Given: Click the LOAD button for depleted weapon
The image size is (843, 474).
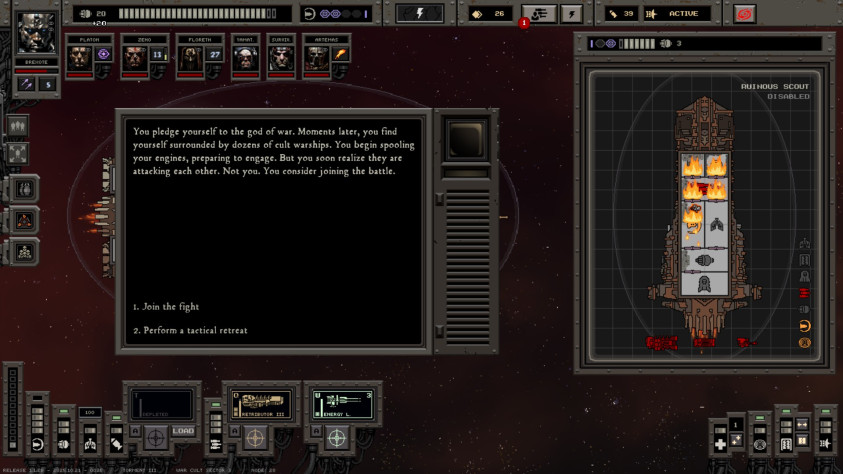Looking at the screenshot, I should (x=183, y=431).
